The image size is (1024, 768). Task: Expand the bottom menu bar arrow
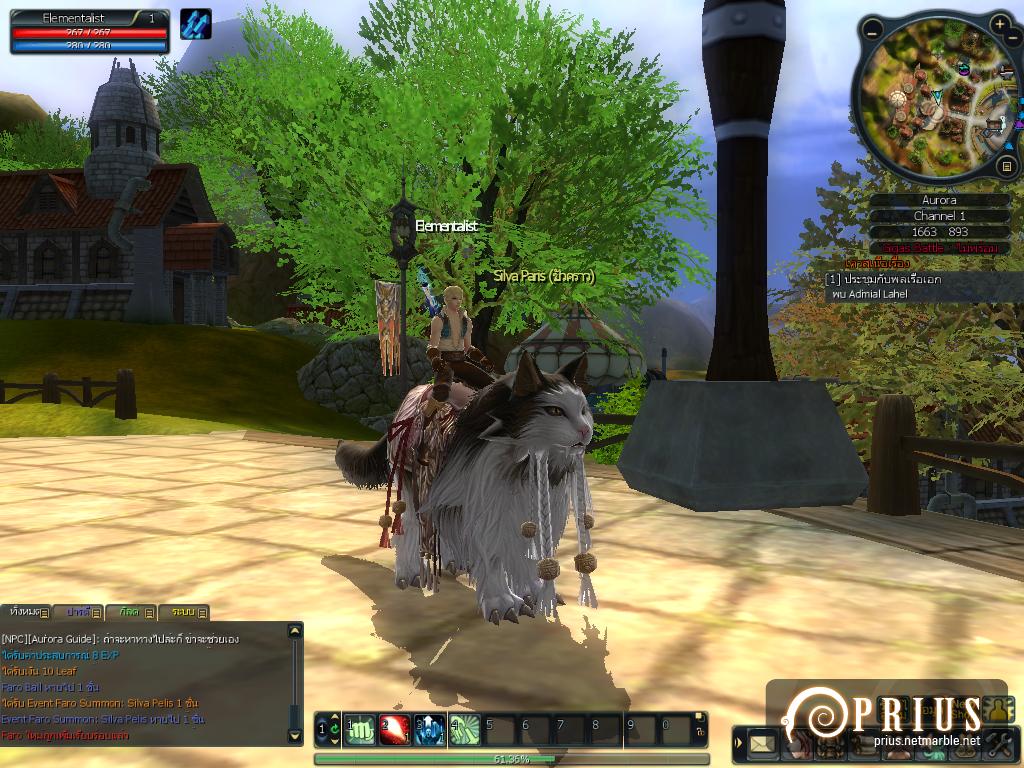coord(739,743)
